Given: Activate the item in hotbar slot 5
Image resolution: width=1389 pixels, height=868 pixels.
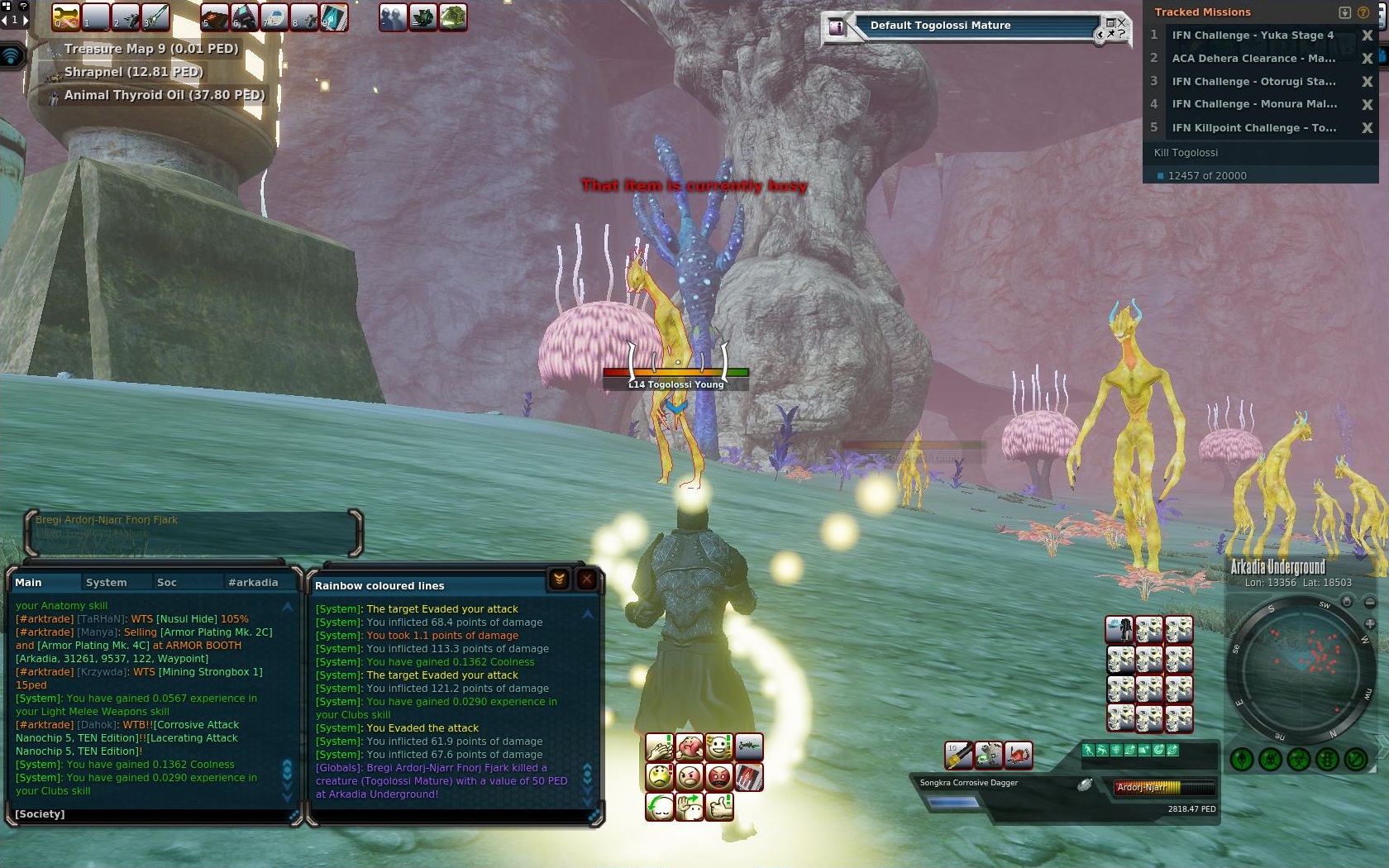Looking at the screenshot, I should (214, 17).
